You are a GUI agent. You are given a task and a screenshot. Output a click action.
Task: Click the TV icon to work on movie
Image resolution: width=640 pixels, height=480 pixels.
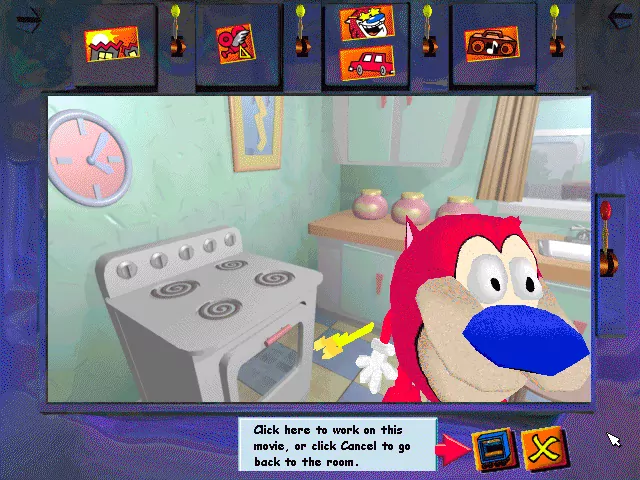[491, 449]
